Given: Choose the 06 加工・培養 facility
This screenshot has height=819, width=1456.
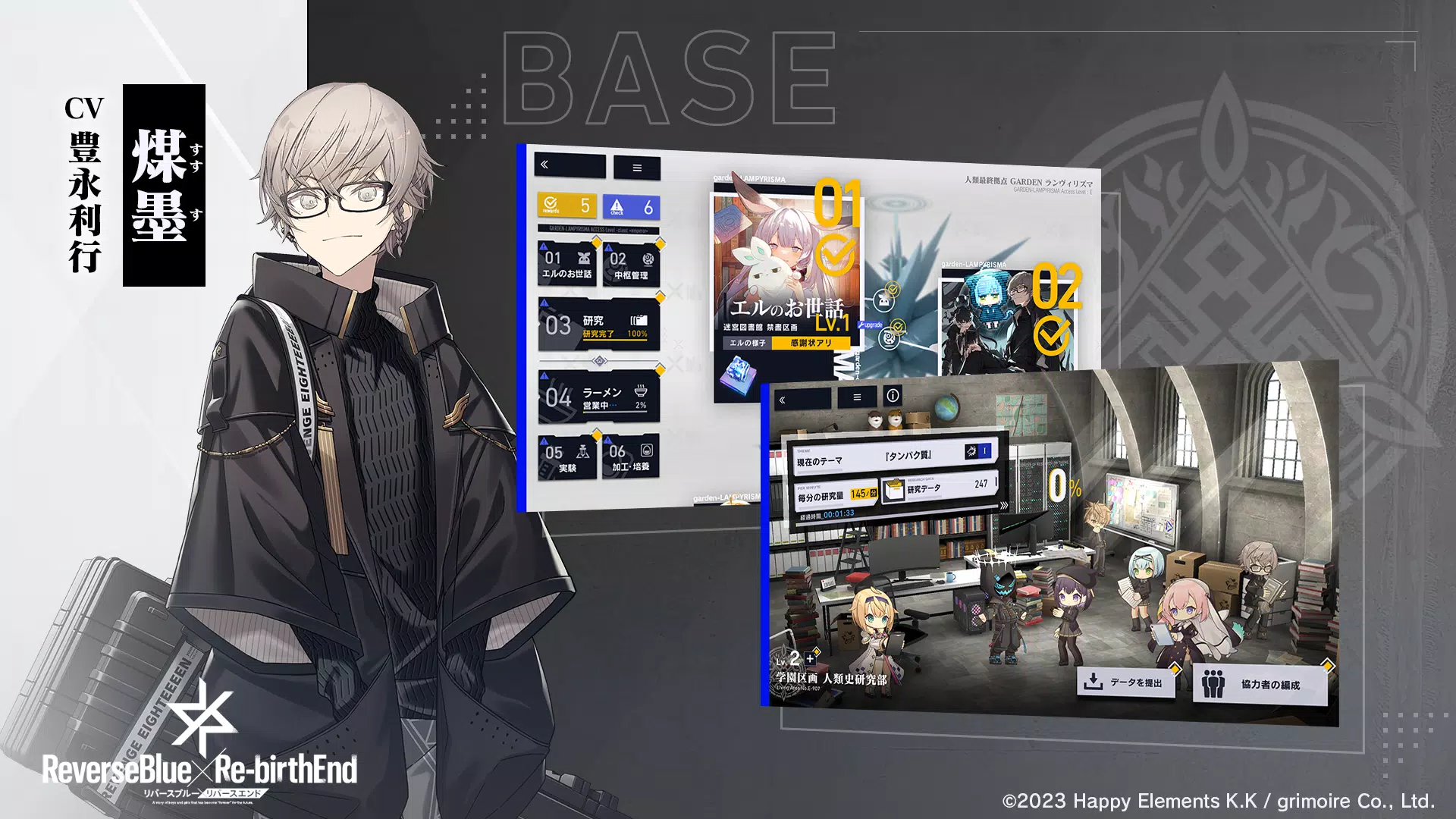Looking at the screenshot, I should (x=631, y=457).
